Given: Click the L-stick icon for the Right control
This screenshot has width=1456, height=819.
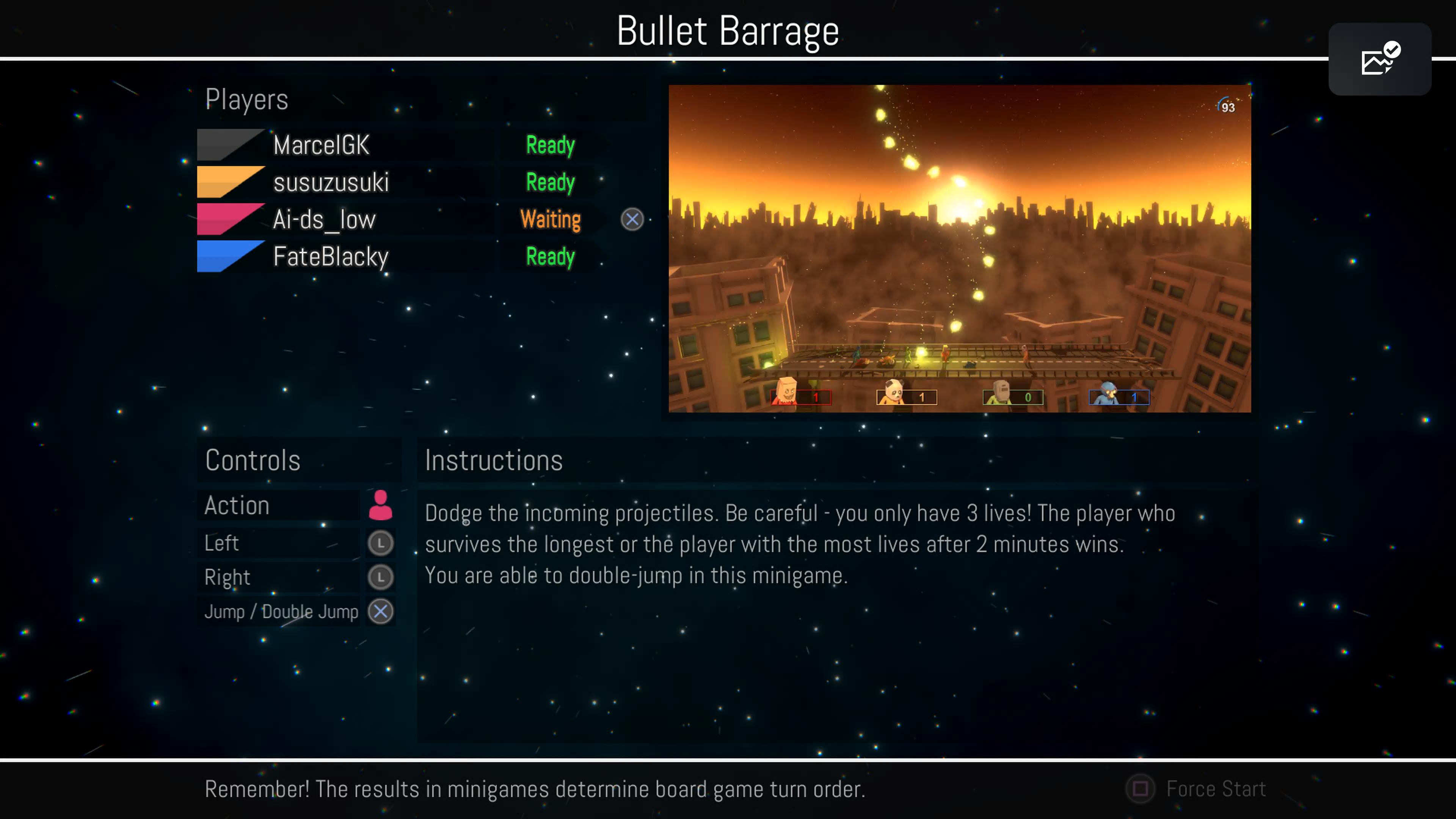Looking at the screenshot, I should (380, 577).
